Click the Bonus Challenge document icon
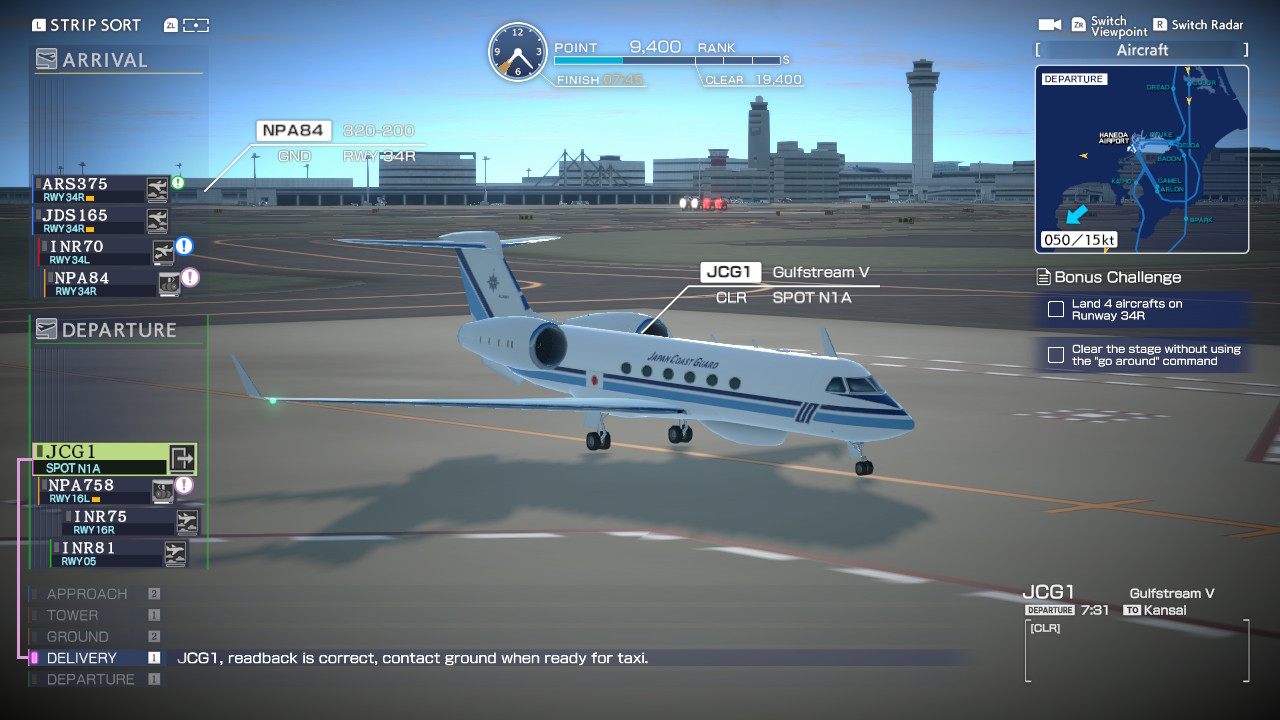Viewport: 1280px width, 720px height. tap(1043, 277)
